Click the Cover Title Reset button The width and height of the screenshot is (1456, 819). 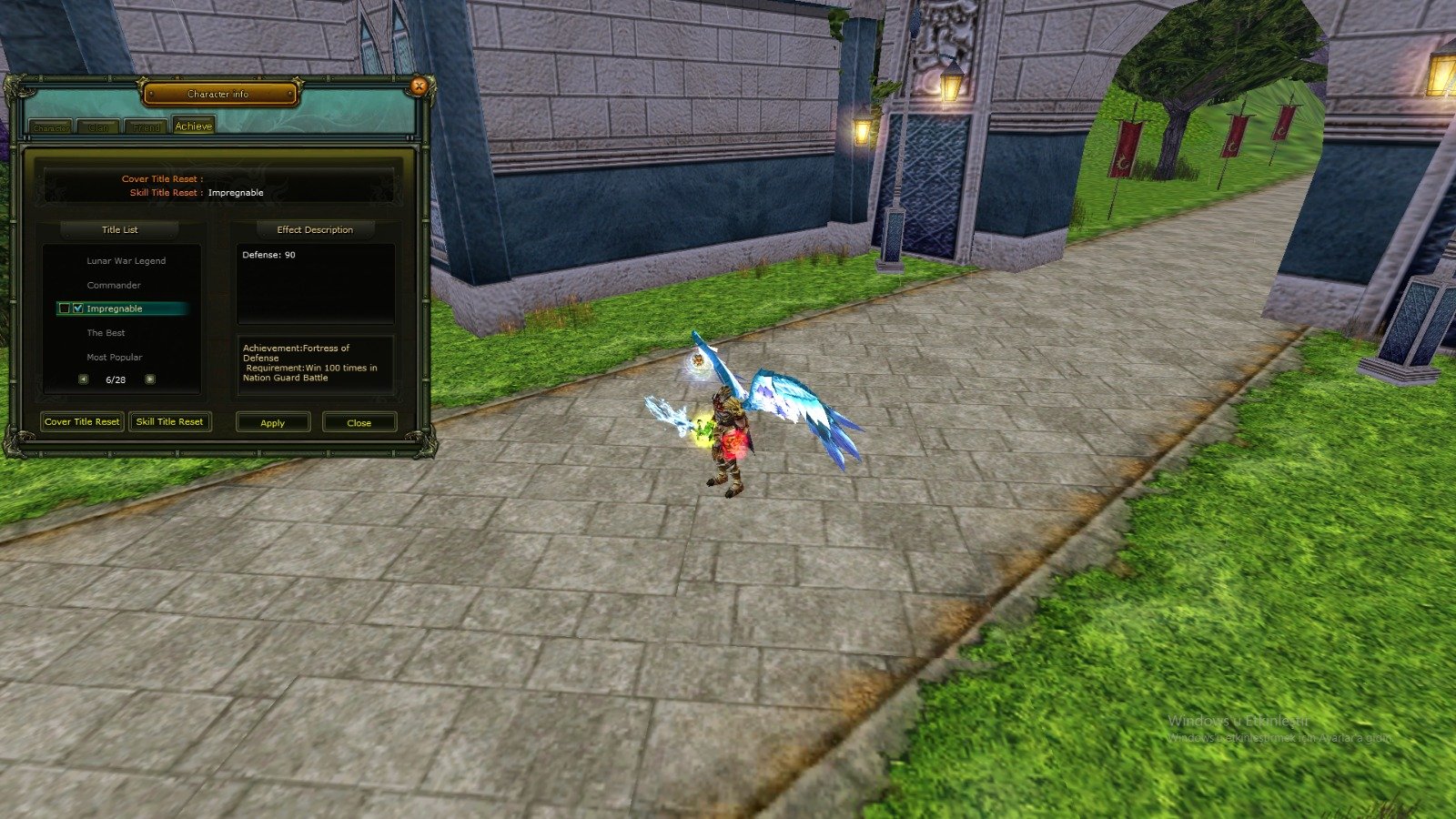point(81,421)
